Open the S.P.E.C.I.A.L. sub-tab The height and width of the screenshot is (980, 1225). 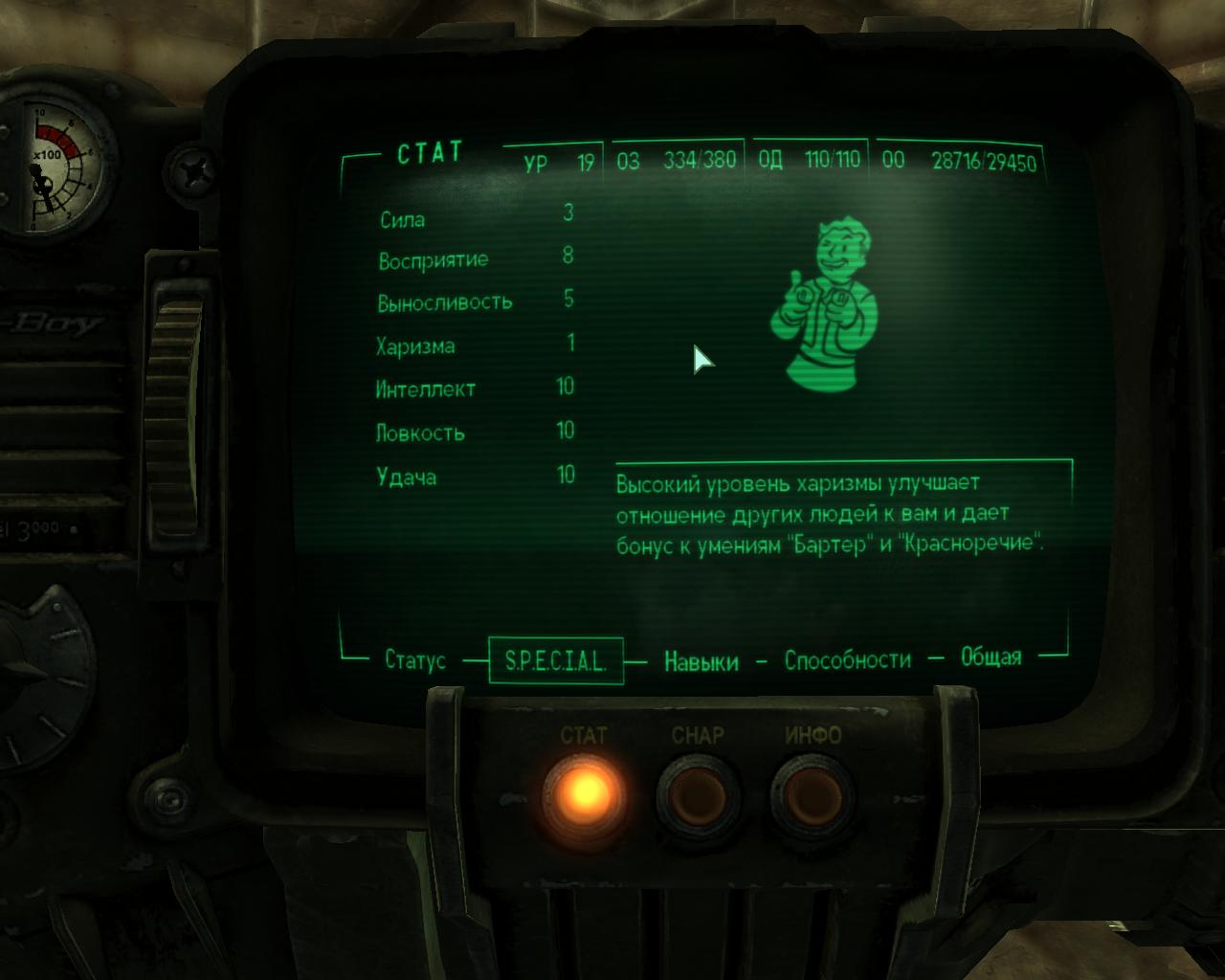coord(556,660)
